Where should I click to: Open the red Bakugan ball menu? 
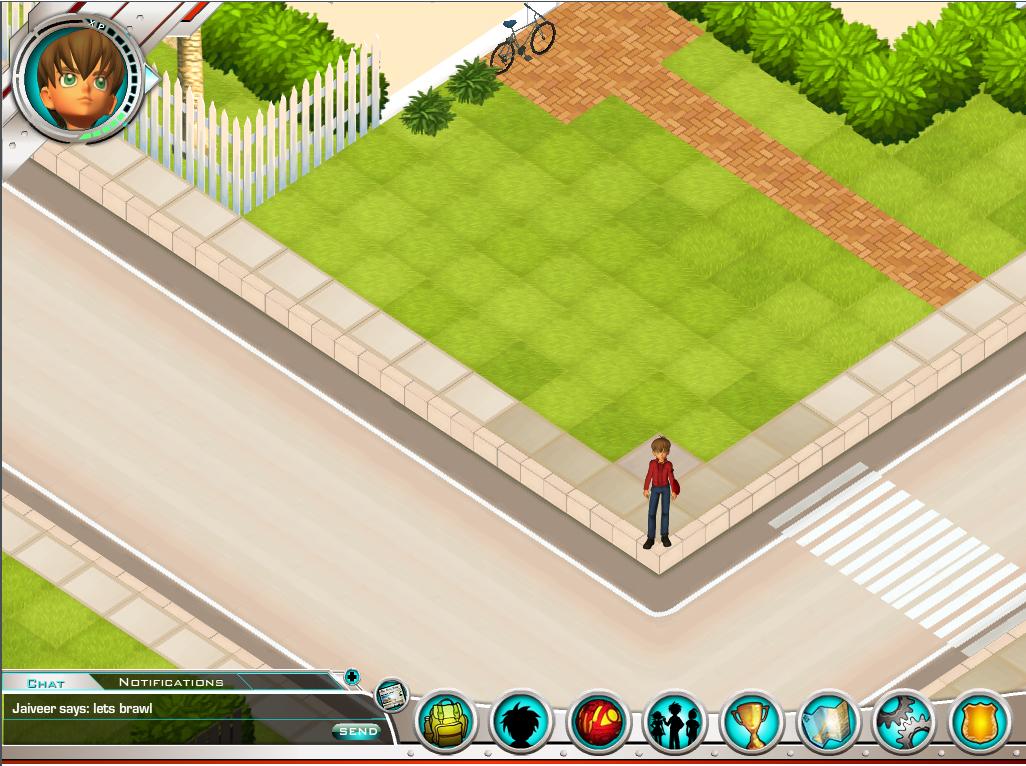tap(598, 722)
